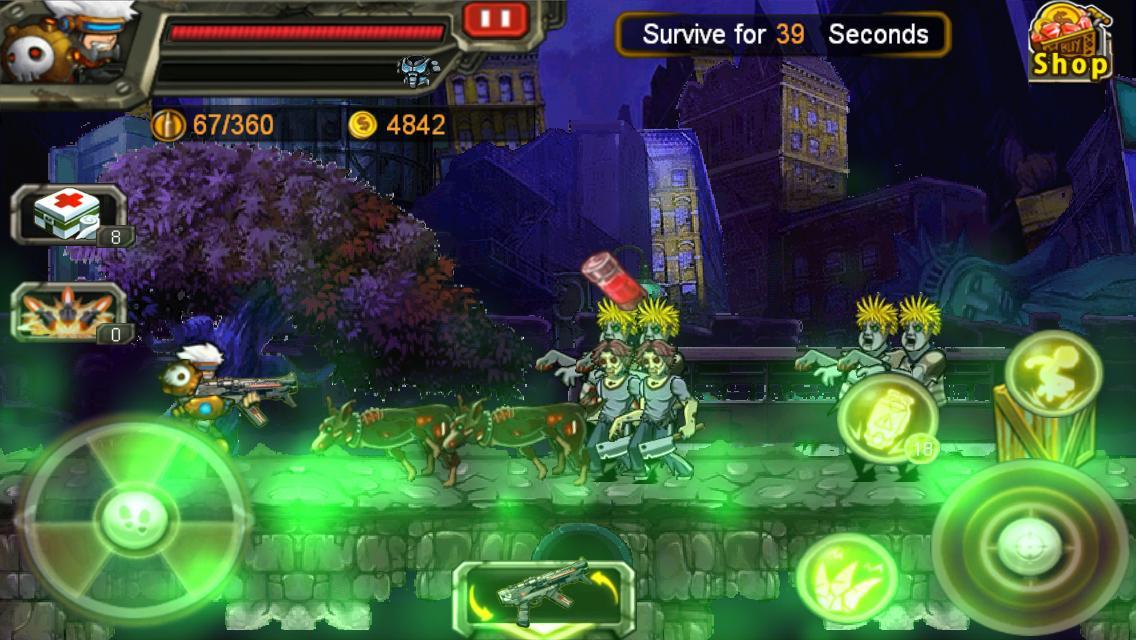1136x640 pixels.
Task: Tap the skull movement joystick
Action: click(134, 515)
